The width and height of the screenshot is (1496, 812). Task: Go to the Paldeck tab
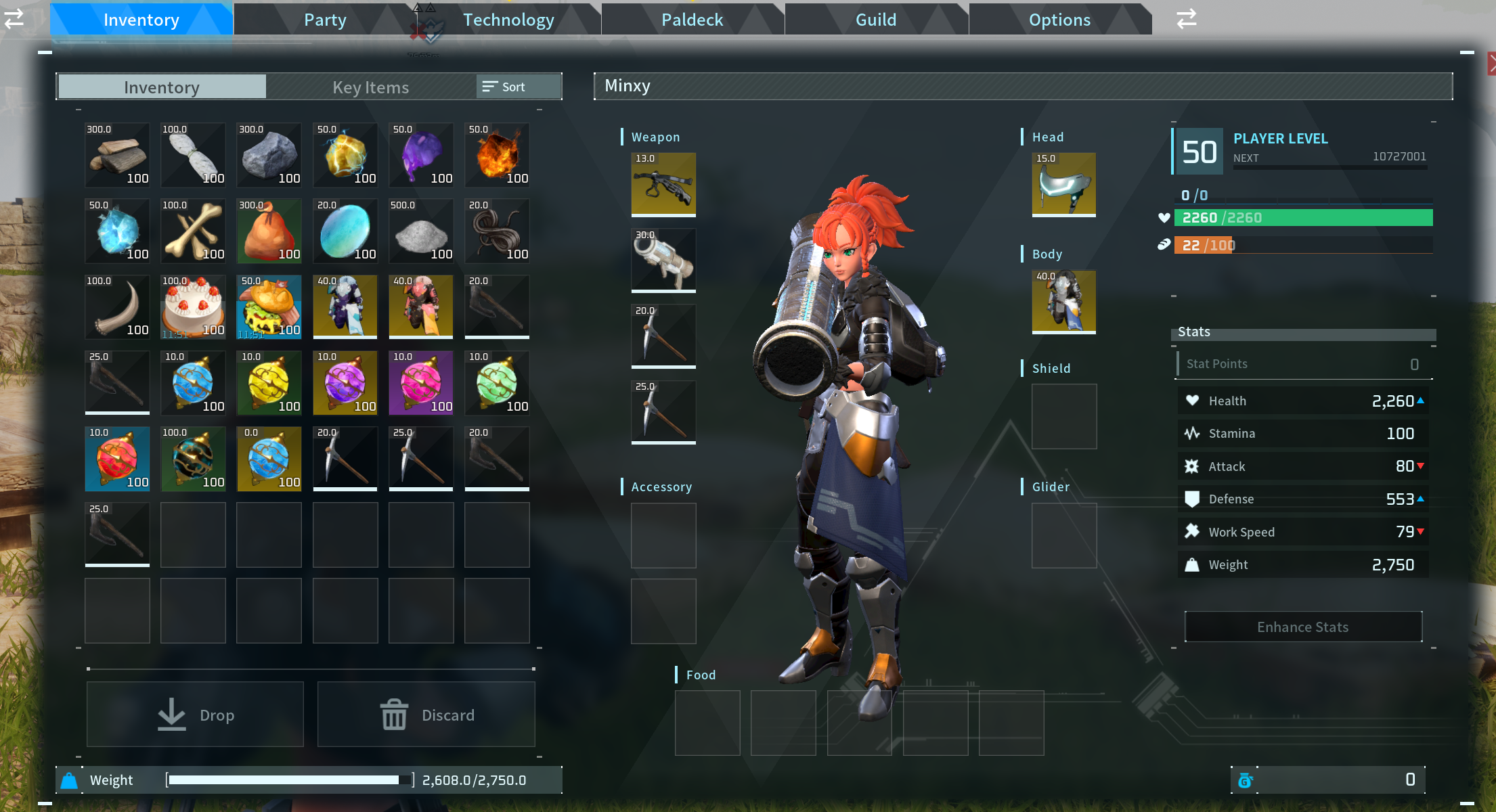tap(692, 20)
